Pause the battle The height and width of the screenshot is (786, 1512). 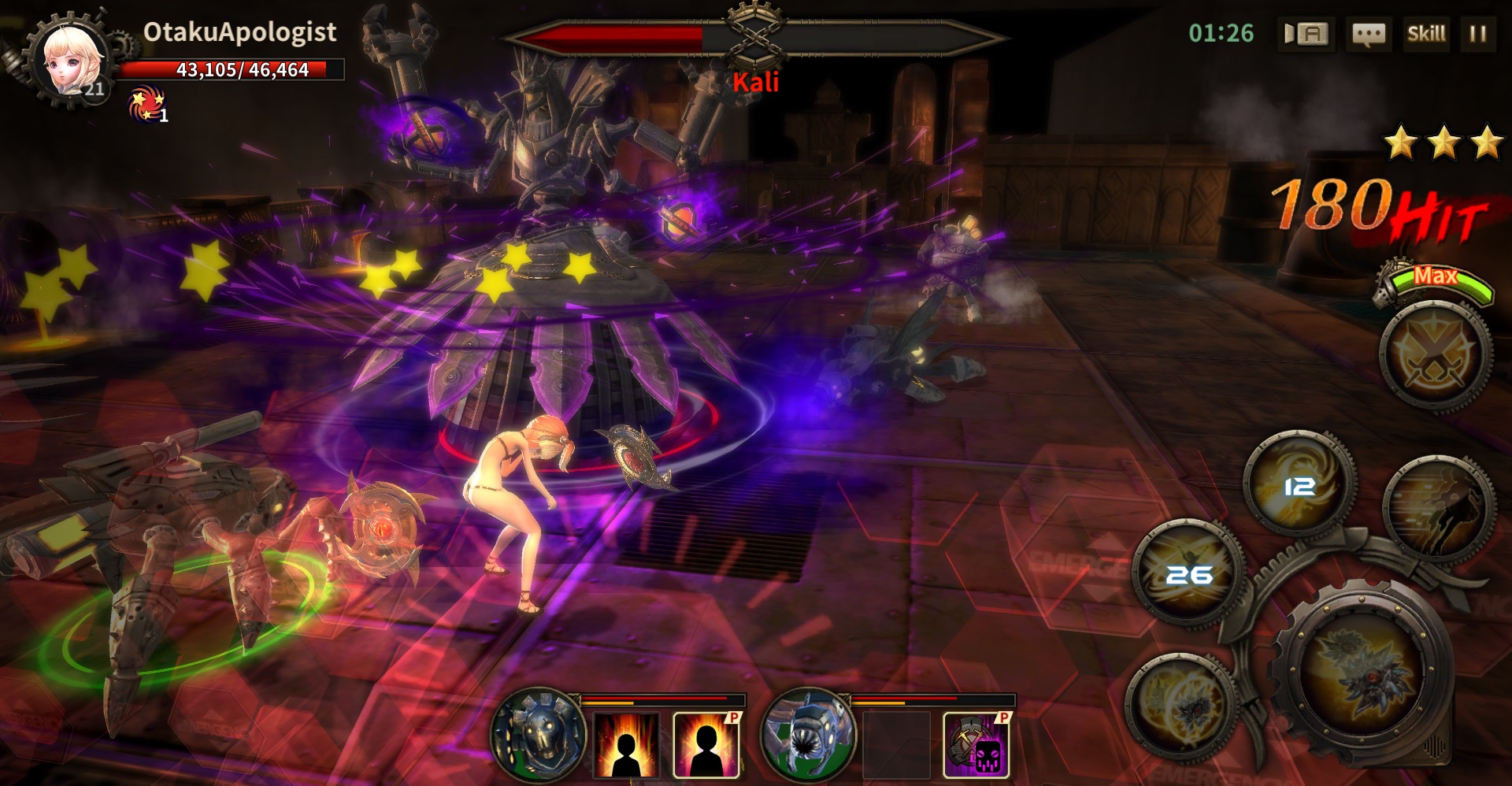1477,34
